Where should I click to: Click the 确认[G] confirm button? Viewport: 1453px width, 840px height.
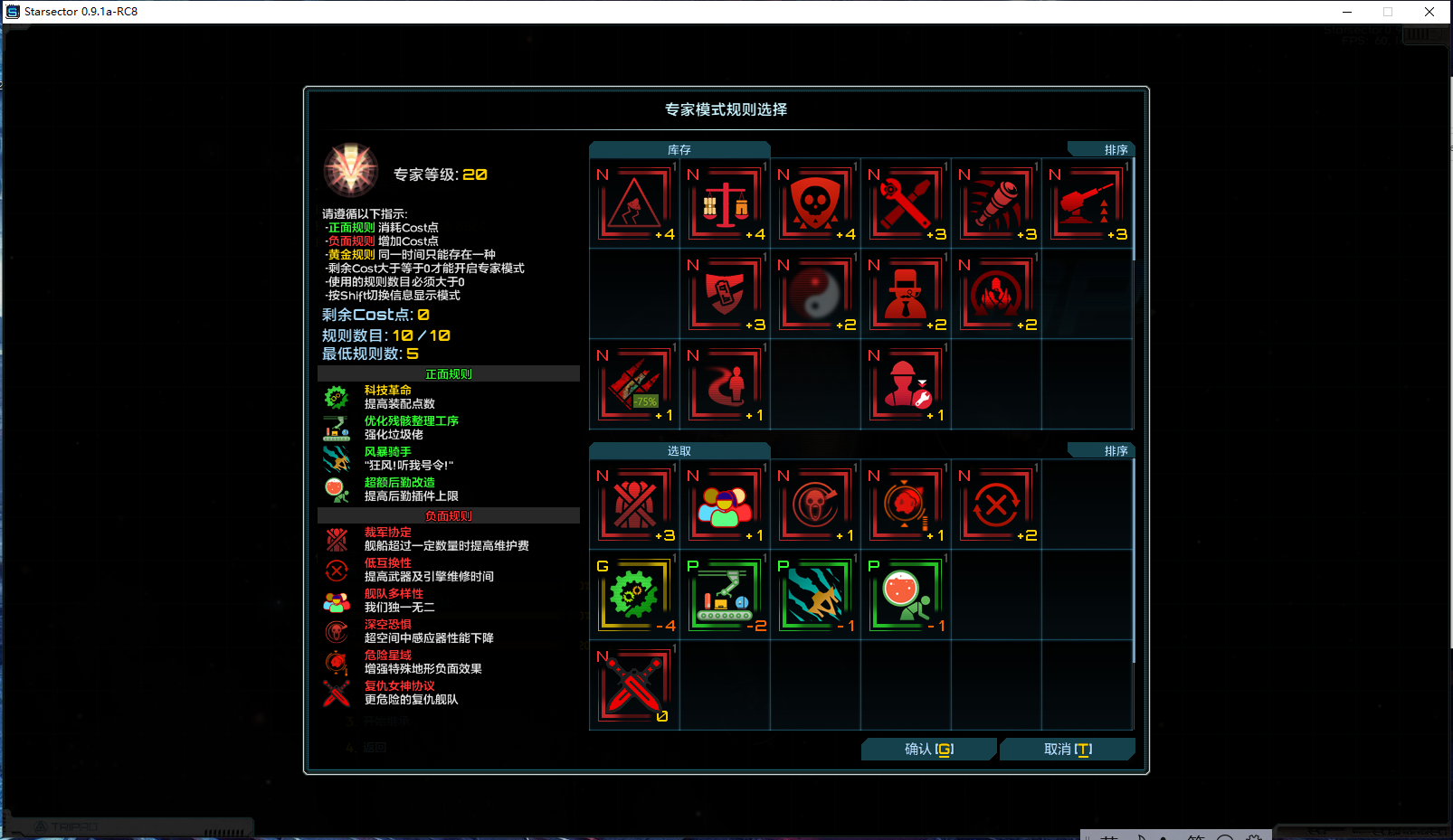(928, 749)
